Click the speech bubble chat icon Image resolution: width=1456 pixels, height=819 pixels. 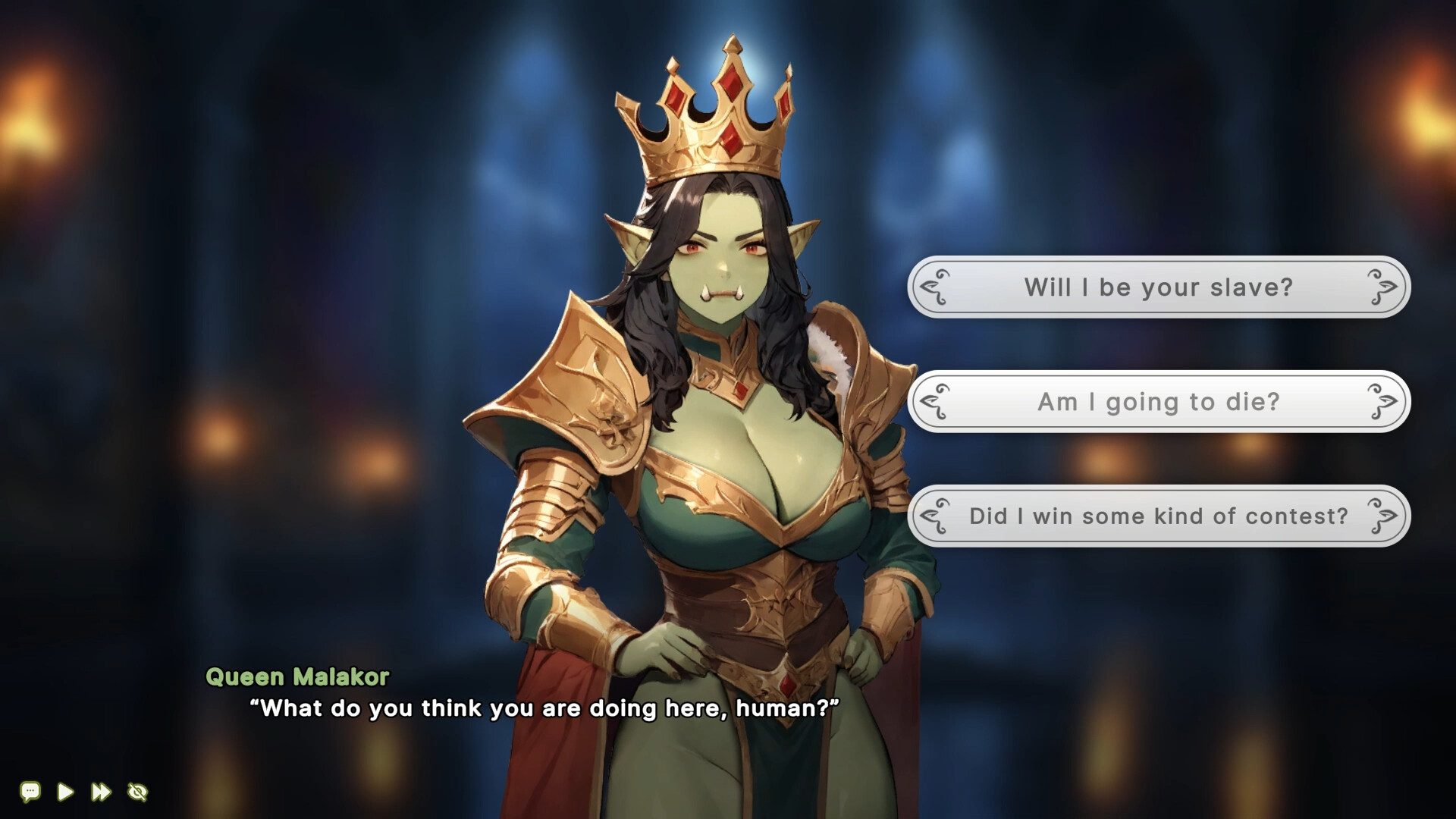click(x=30, y=792)
